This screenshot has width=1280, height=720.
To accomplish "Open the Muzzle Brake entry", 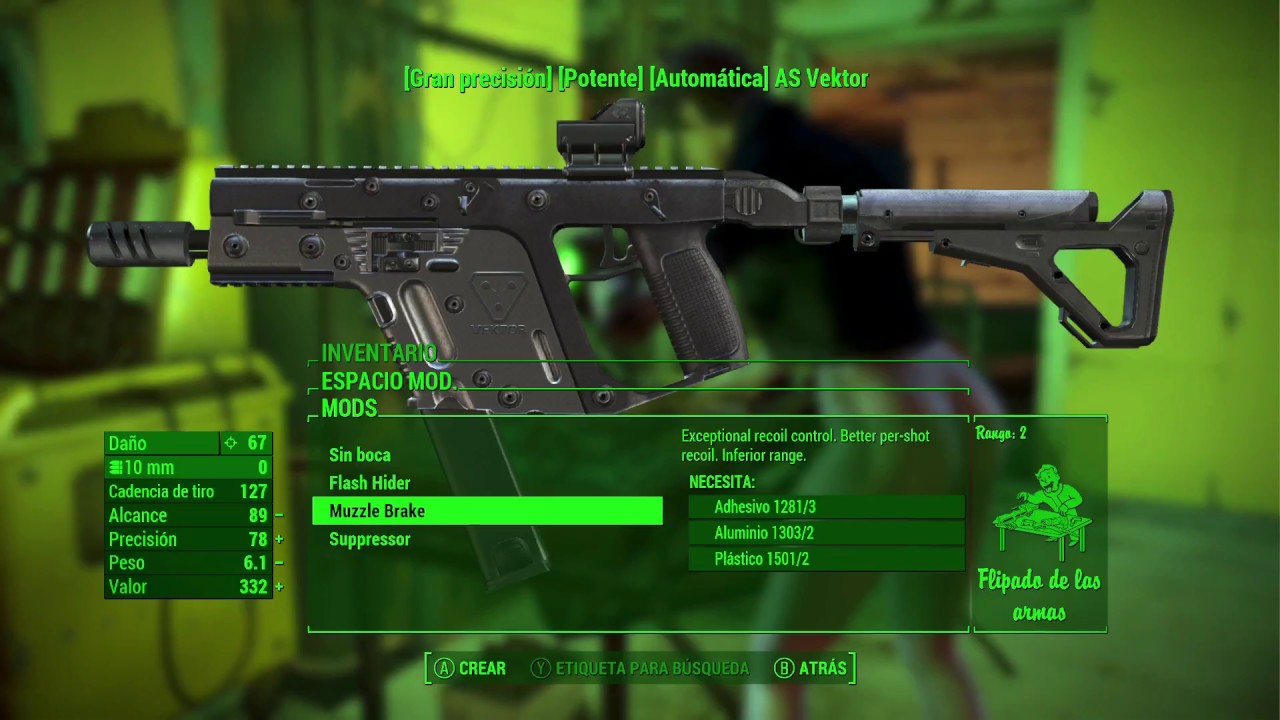I will 375,510.
